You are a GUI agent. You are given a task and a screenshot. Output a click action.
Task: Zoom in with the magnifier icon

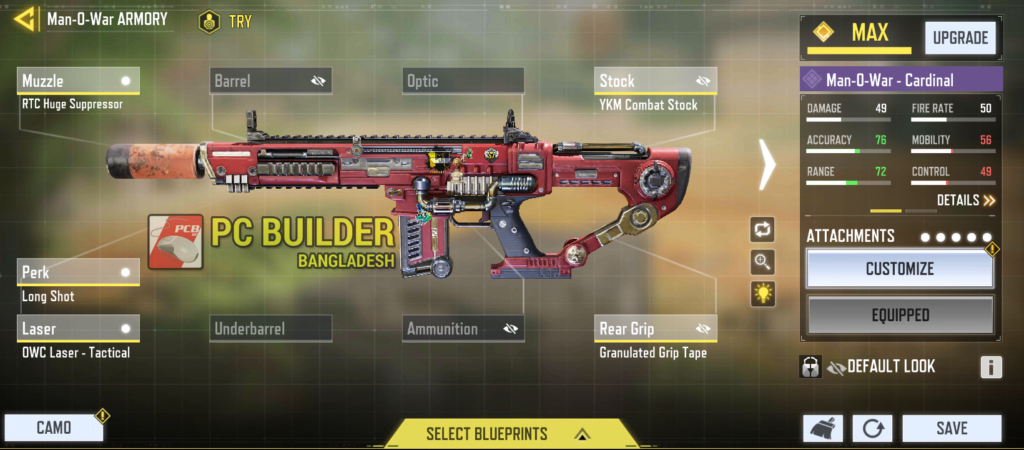(x=763, y=262)
